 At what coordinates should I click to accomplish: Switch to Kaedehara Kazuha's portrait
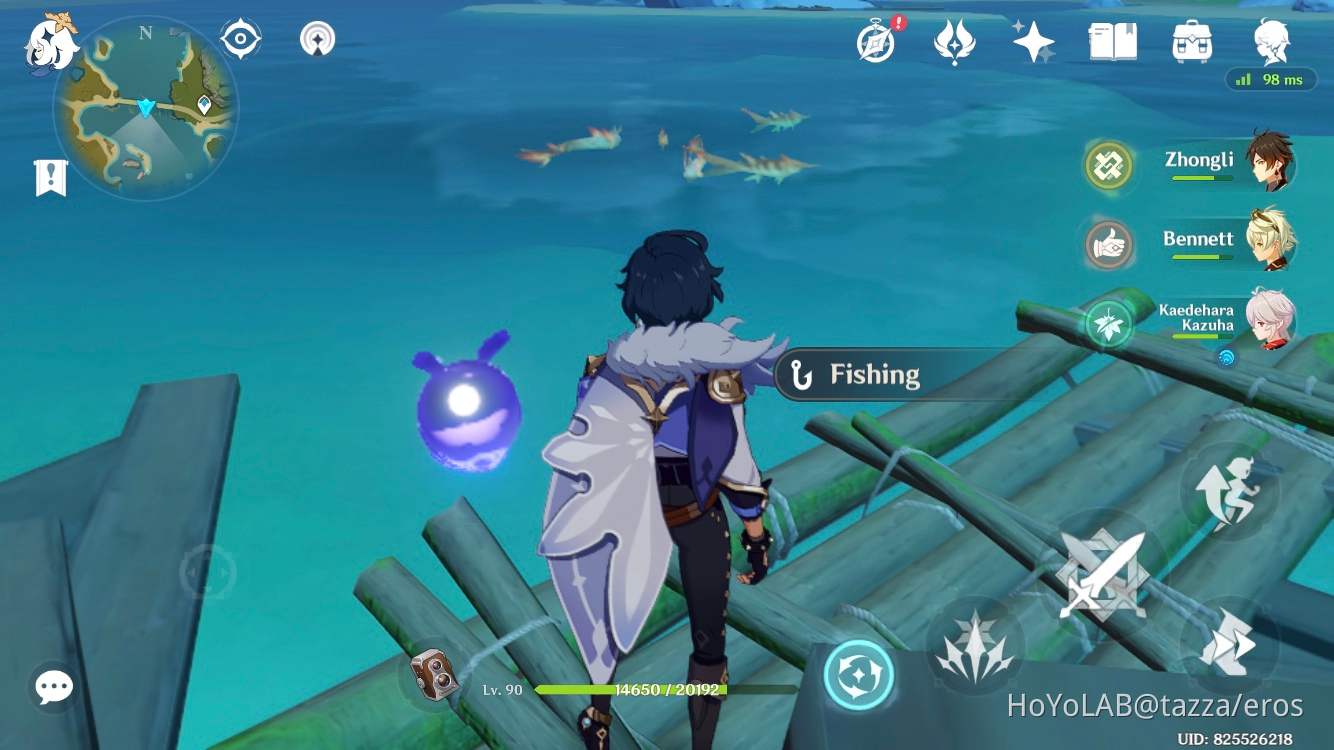coord(1273,320)
